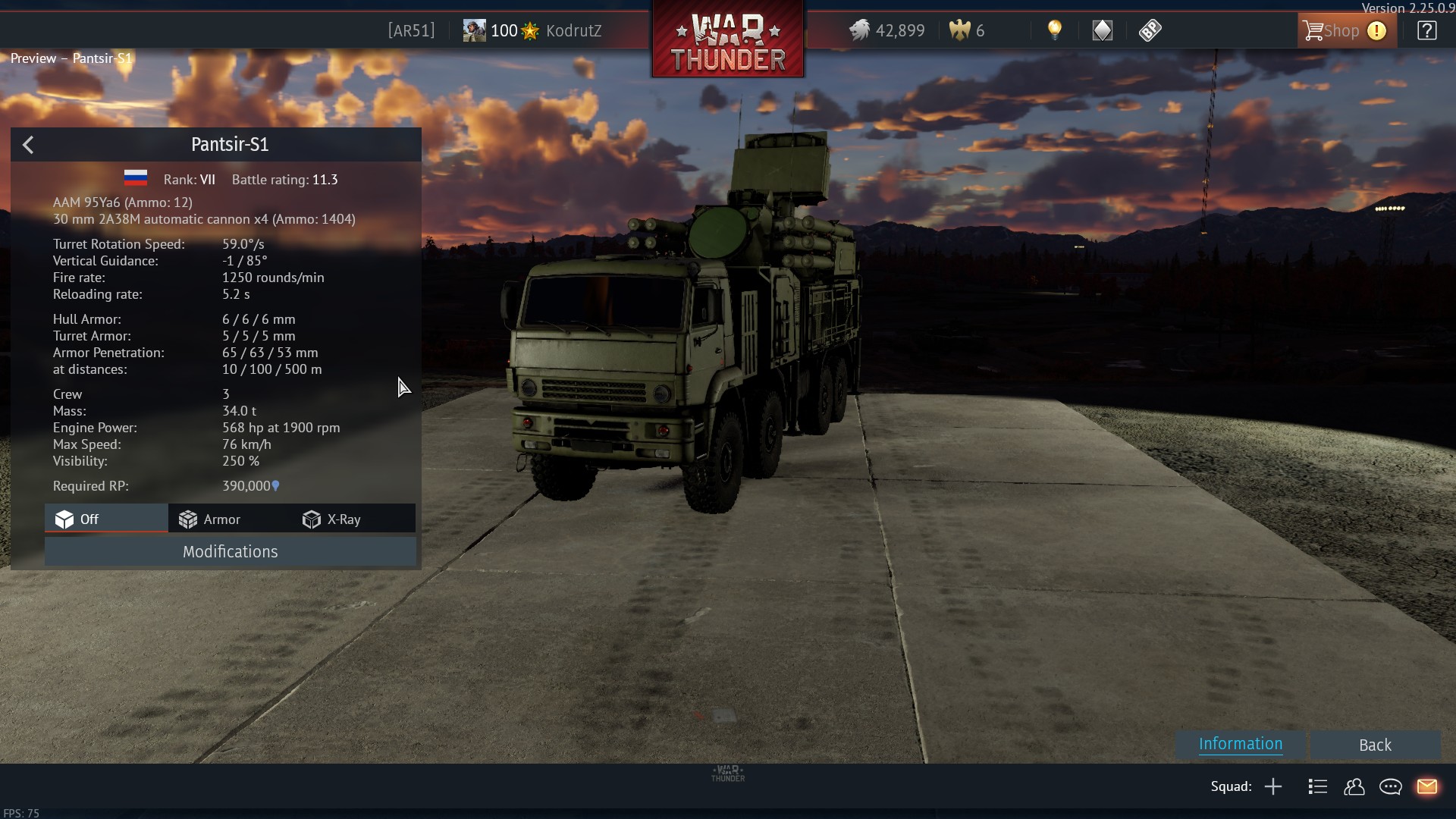
Task: Add a squad member with plus
Action: [x=1273, y=786]
